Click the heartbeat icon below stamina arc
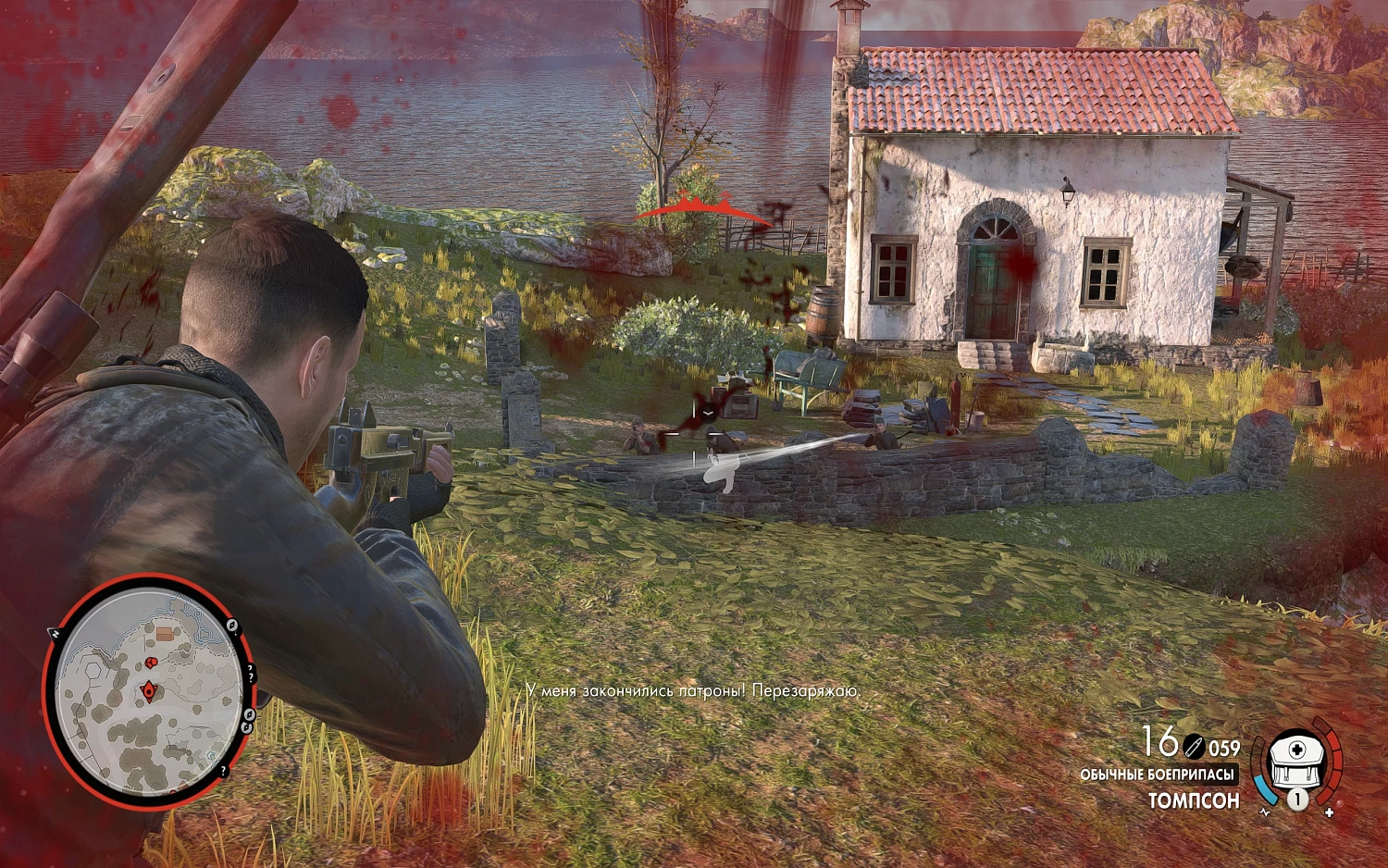1388x868 pixels. click(x=1265, y=812)
